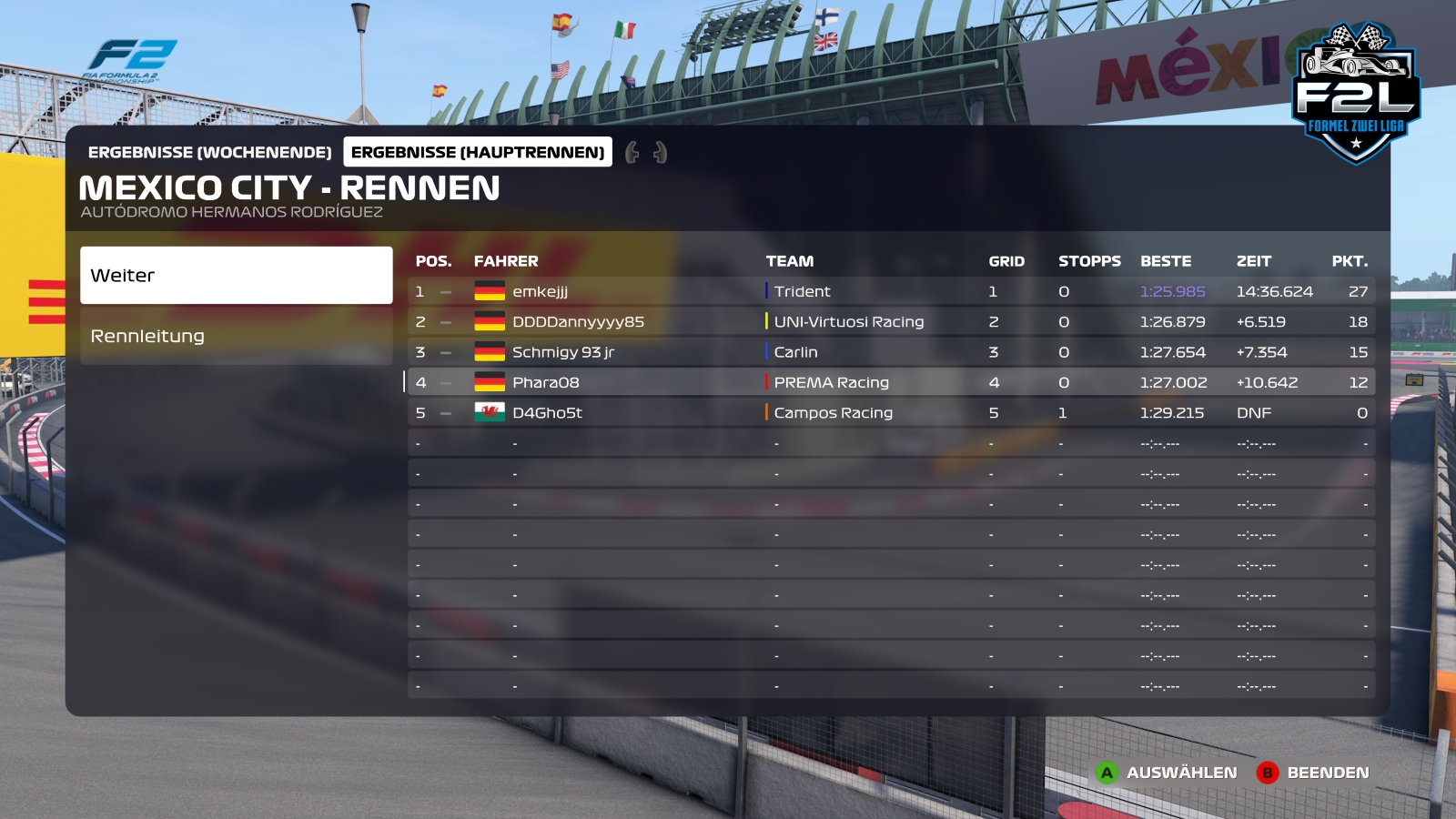
Task: Open the Rennleitung menu option
Action: [236, 336]
